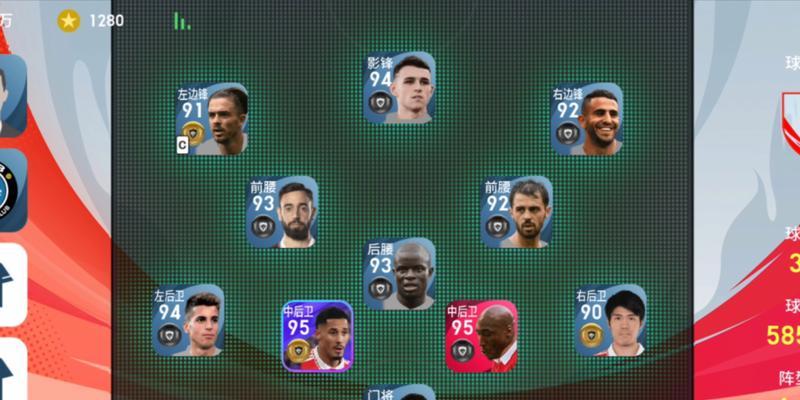Select the 右后卫 right back card rated 90
The image size is (800, 400).
pos(609,321)
